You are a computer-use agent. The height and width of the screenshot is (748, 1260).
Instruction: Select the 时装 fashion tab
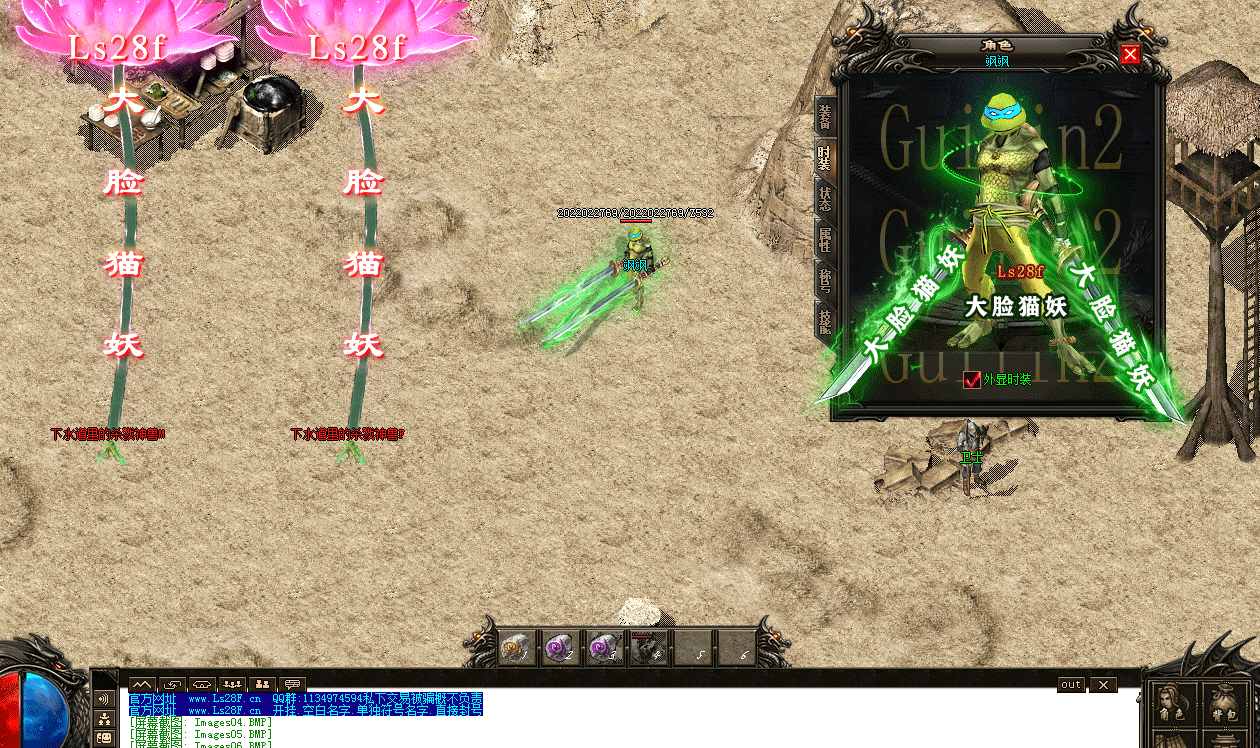click(825, 157)
